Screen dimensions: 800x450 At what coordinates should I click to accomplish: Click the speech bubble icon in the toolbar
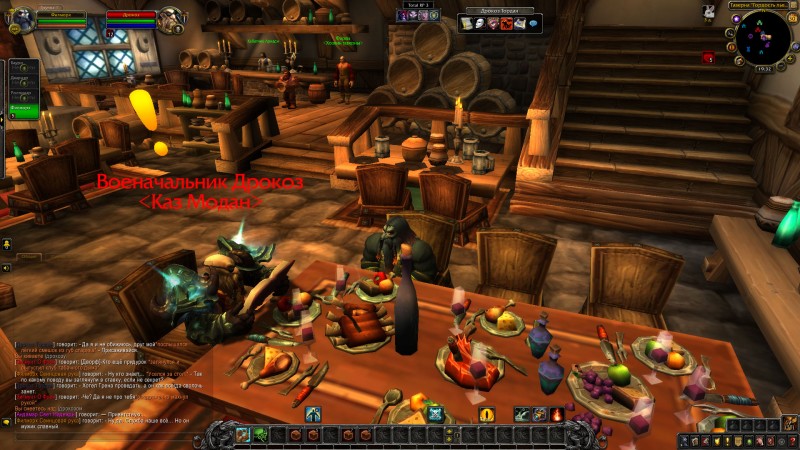coord(532,23)
